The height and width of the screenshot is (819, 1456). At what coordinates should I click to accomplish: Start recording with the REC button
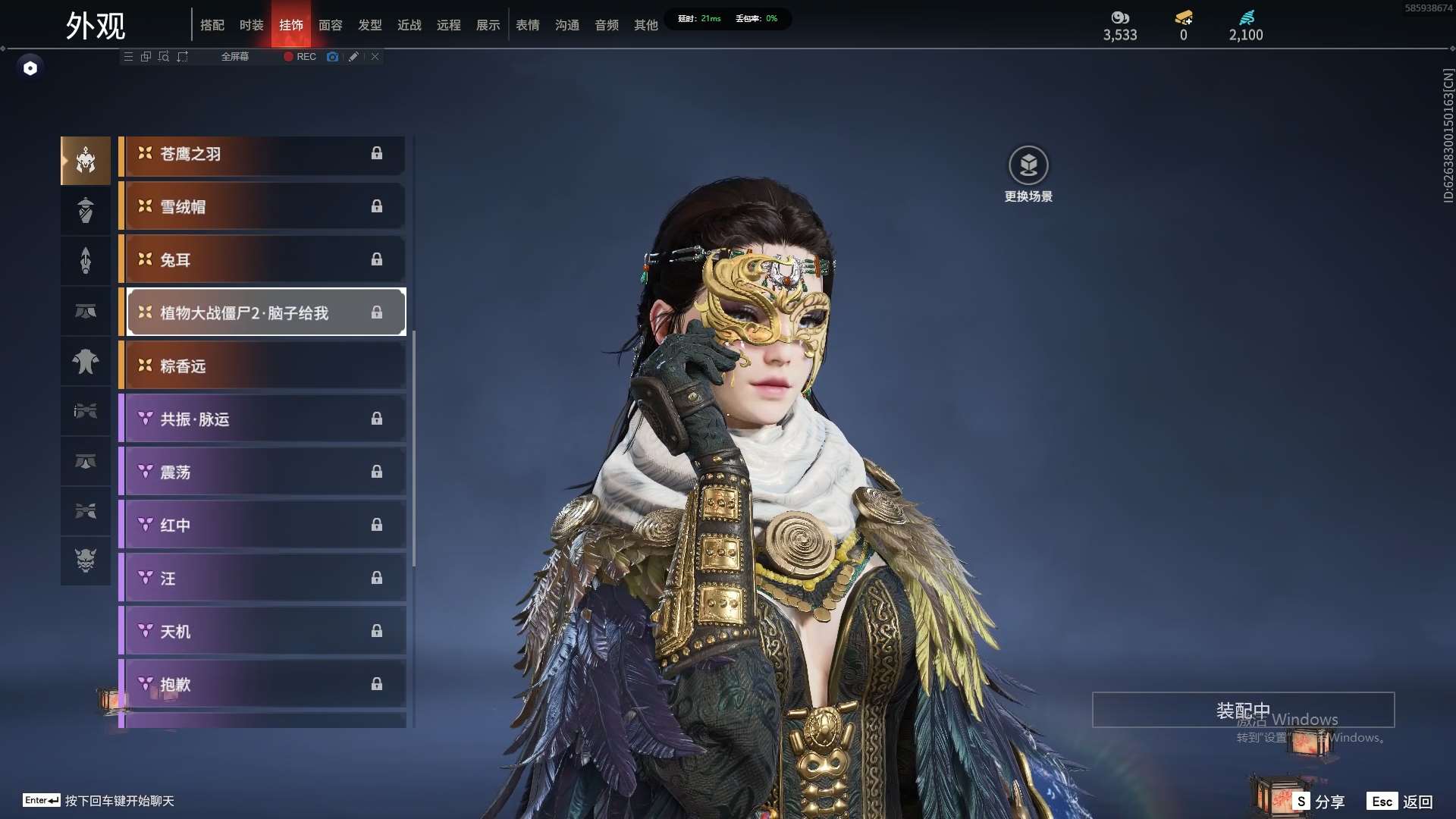pyautogui.click(x=300, y=57)
